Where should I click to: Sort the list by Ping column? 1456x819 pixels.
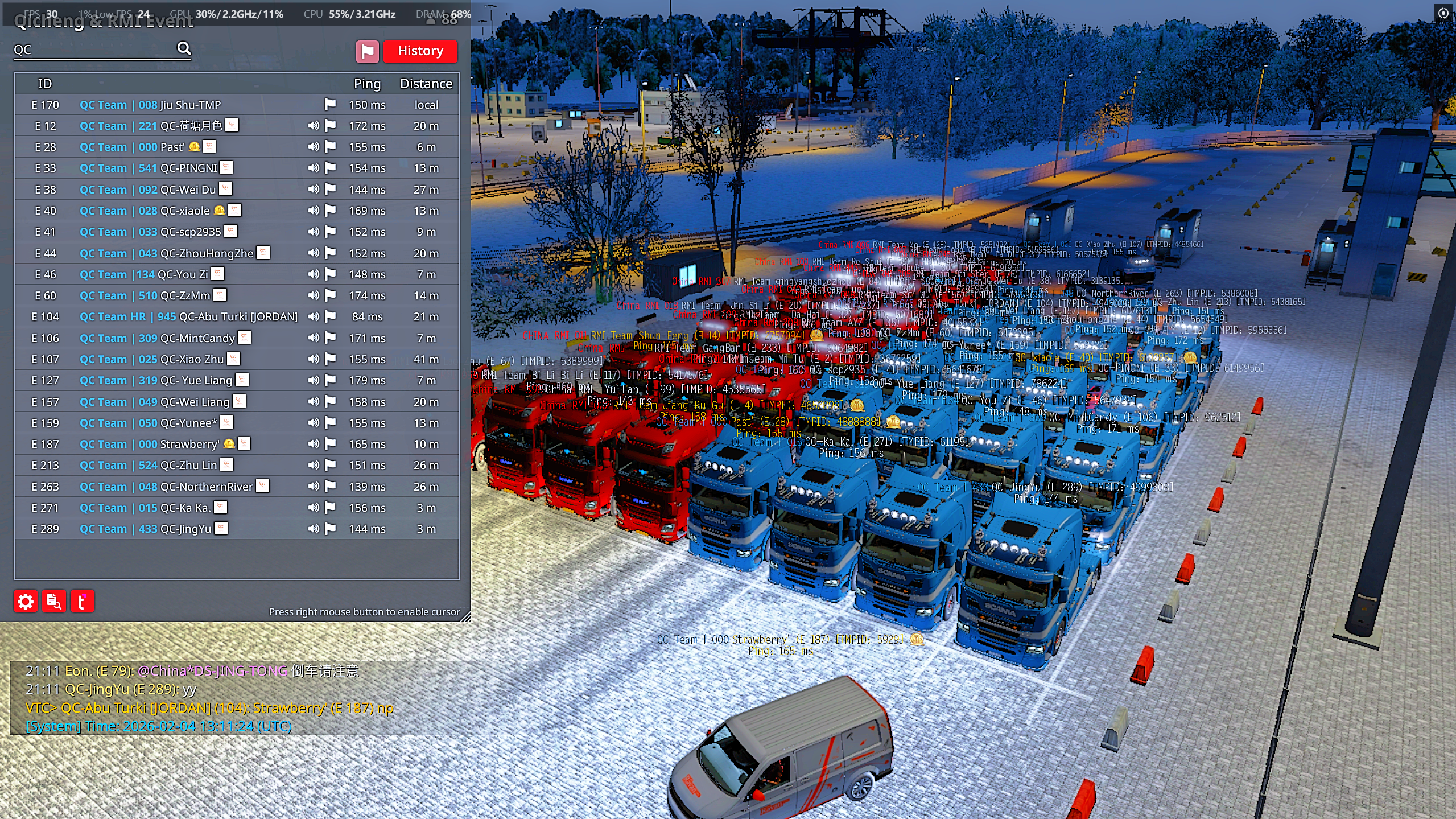click(x=367, y=84)
